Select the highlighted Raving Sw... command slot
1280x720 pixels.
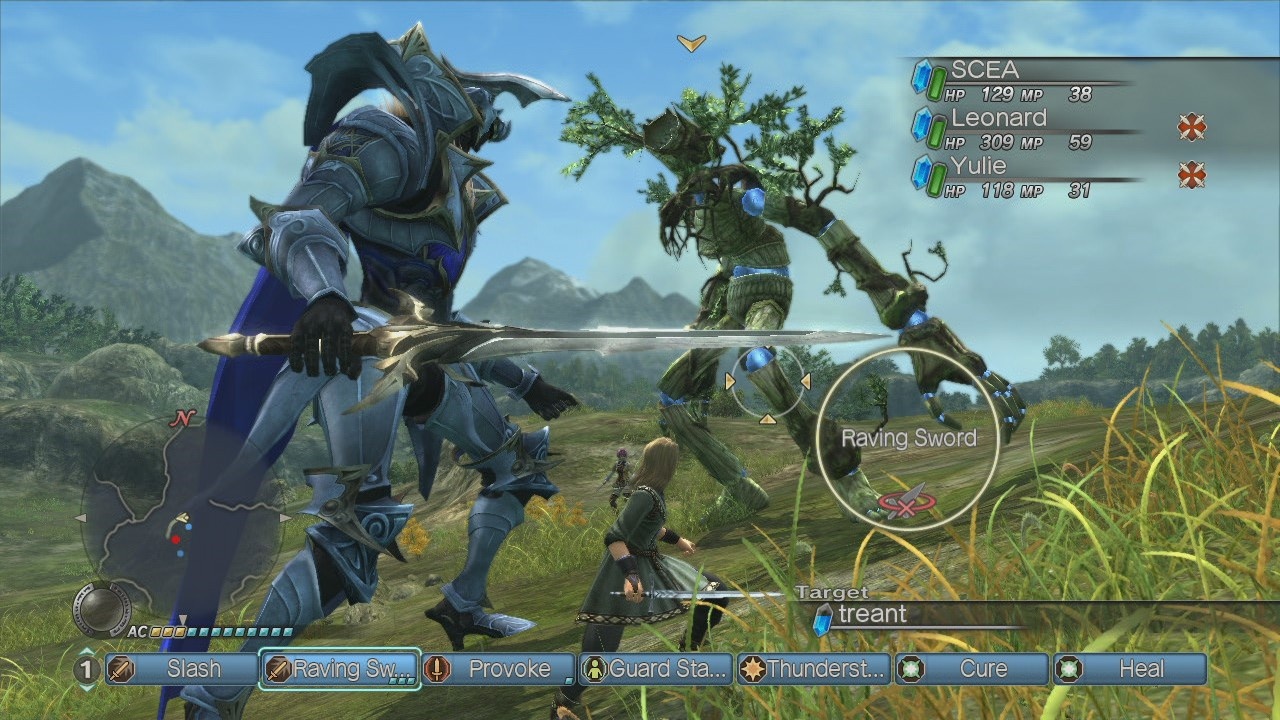pos(340,669)
